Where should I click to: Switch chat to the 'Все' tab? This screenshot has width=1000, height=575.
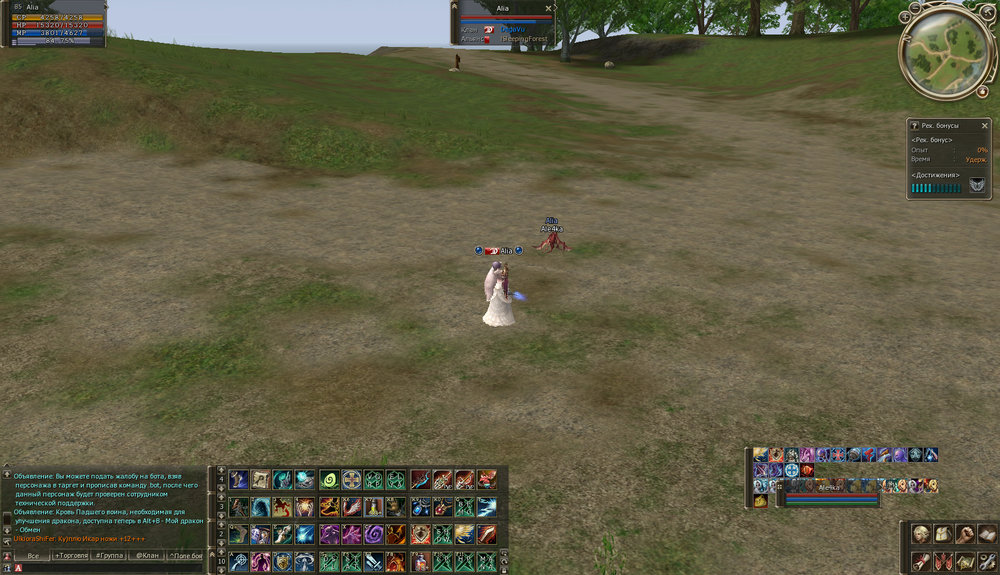coord(33,555)
